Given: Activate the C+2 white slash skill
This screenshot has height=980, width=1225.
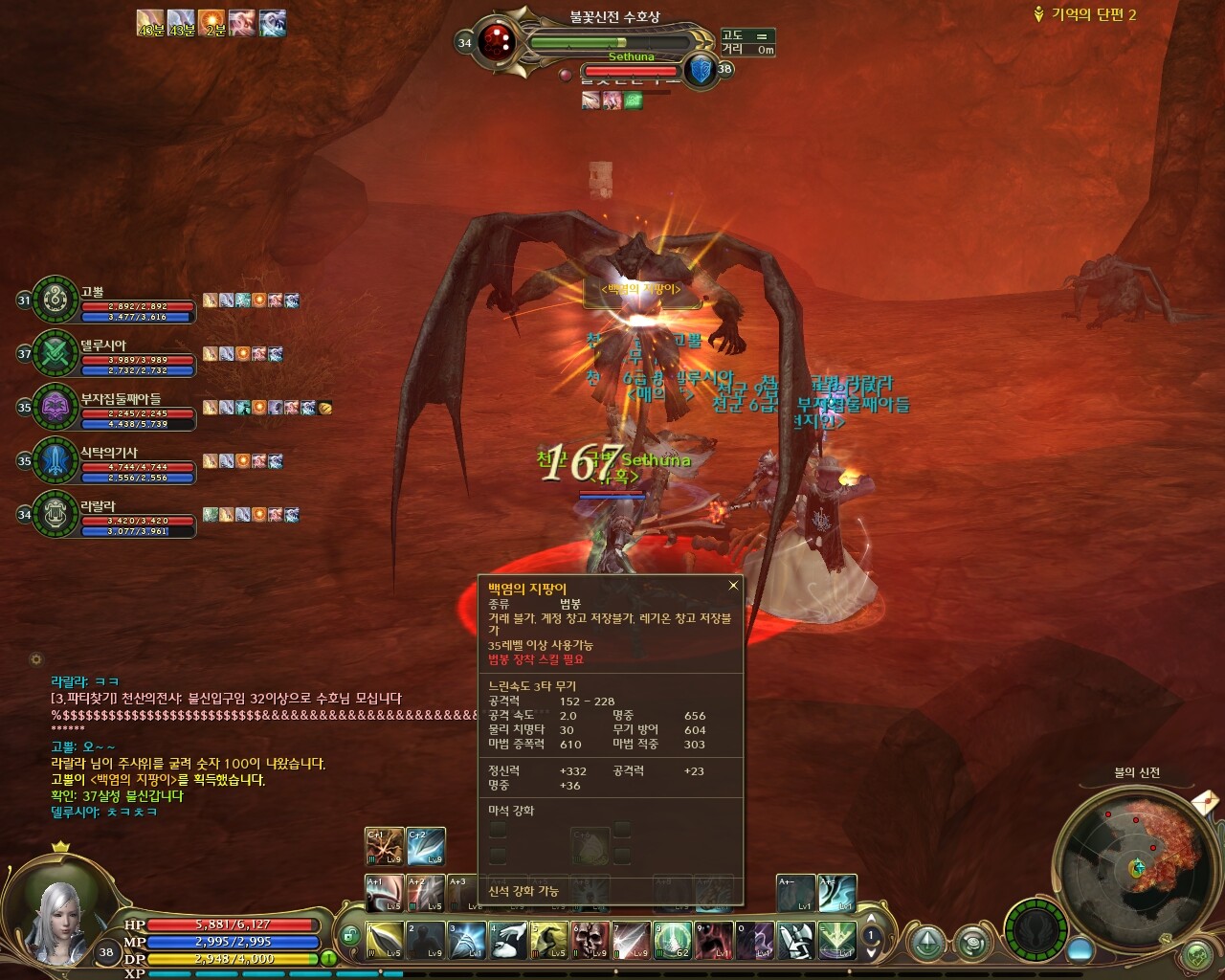Looking at the screenshot, I should [426, 847].
